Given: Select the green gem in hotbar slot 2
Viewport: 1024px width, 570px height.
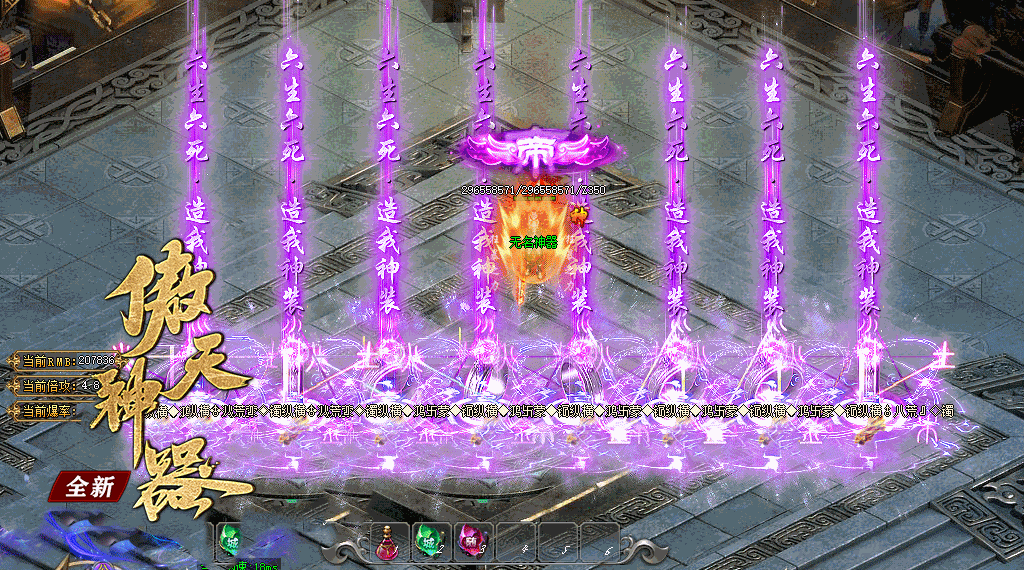Looking at the screenshot, I should coord(430,542).
